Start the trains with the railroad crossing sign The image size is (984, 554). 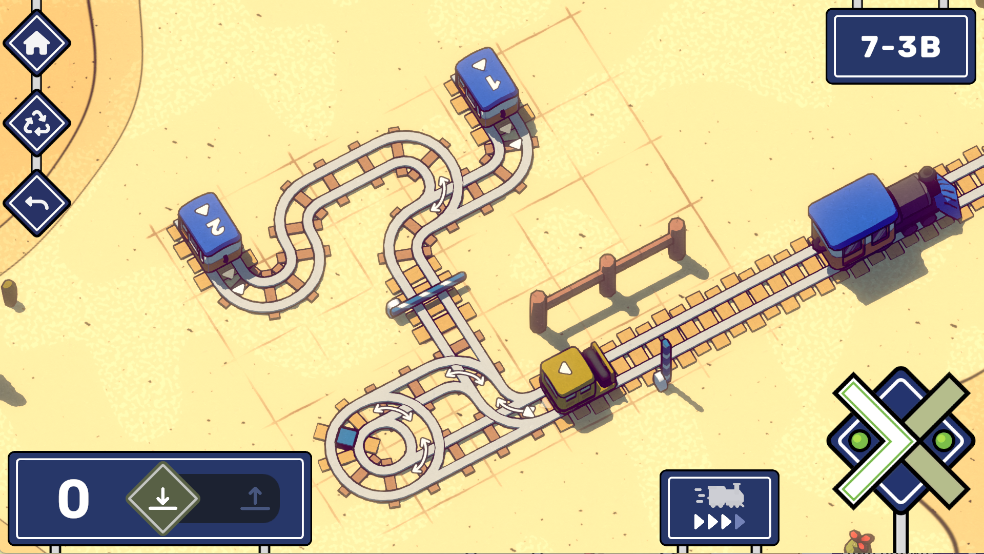(900, 440)
